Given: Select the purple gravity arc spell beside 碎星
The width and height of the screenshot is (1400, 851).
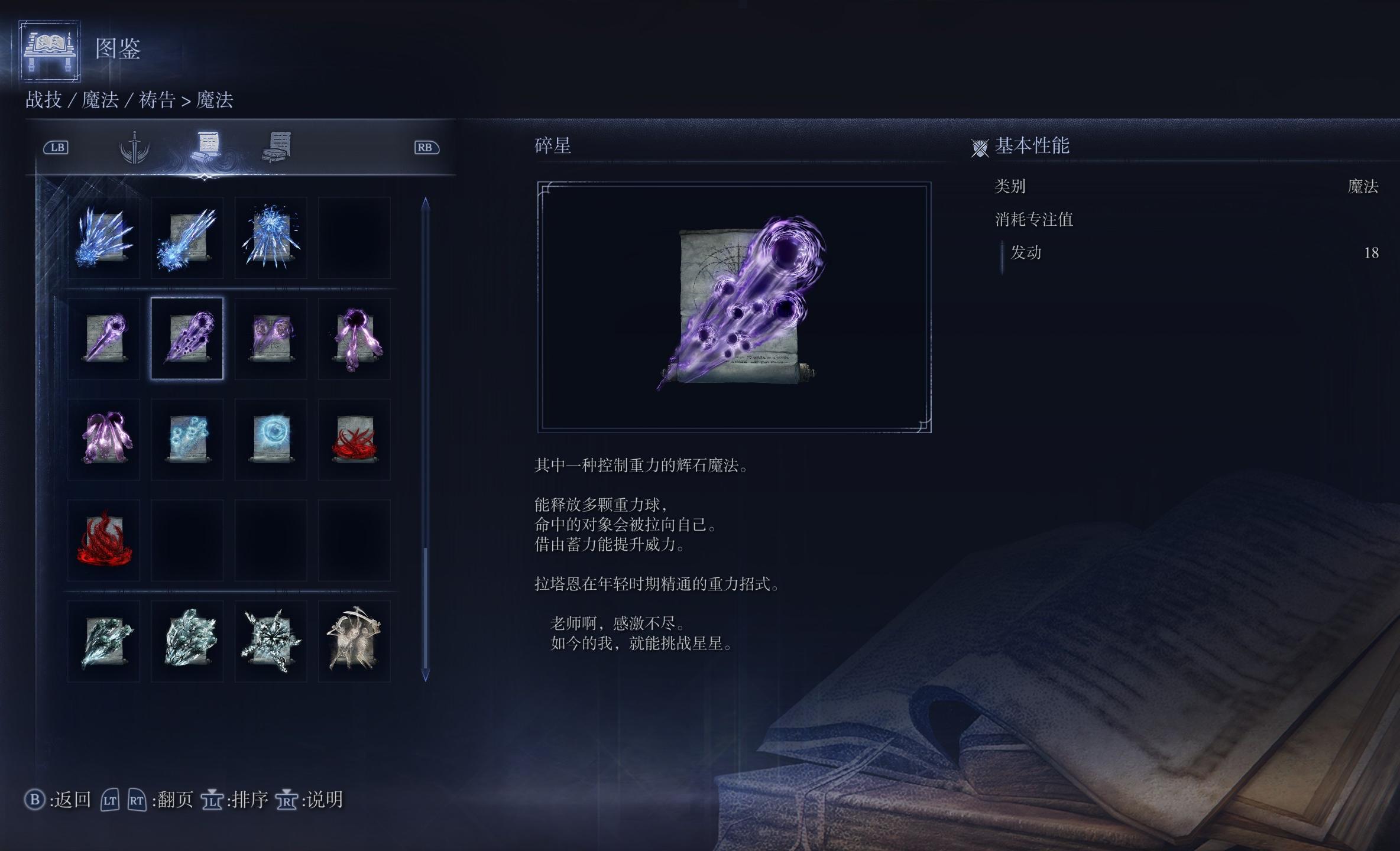Looking at the screenshot, I should click(103, 339).
